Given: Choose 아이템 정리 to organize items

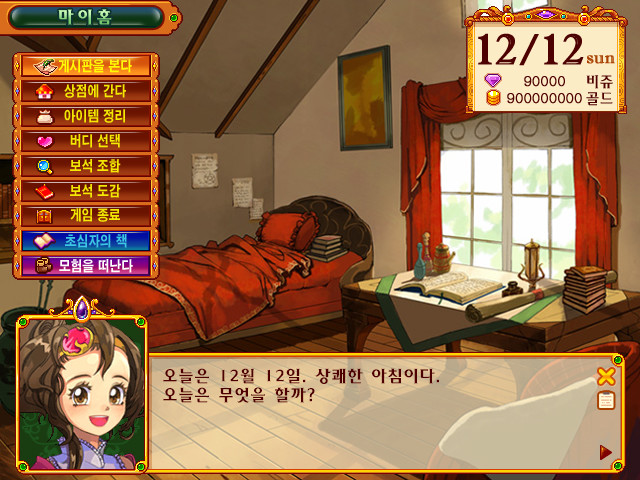Looking at the screenshot, I should point(84,116).
